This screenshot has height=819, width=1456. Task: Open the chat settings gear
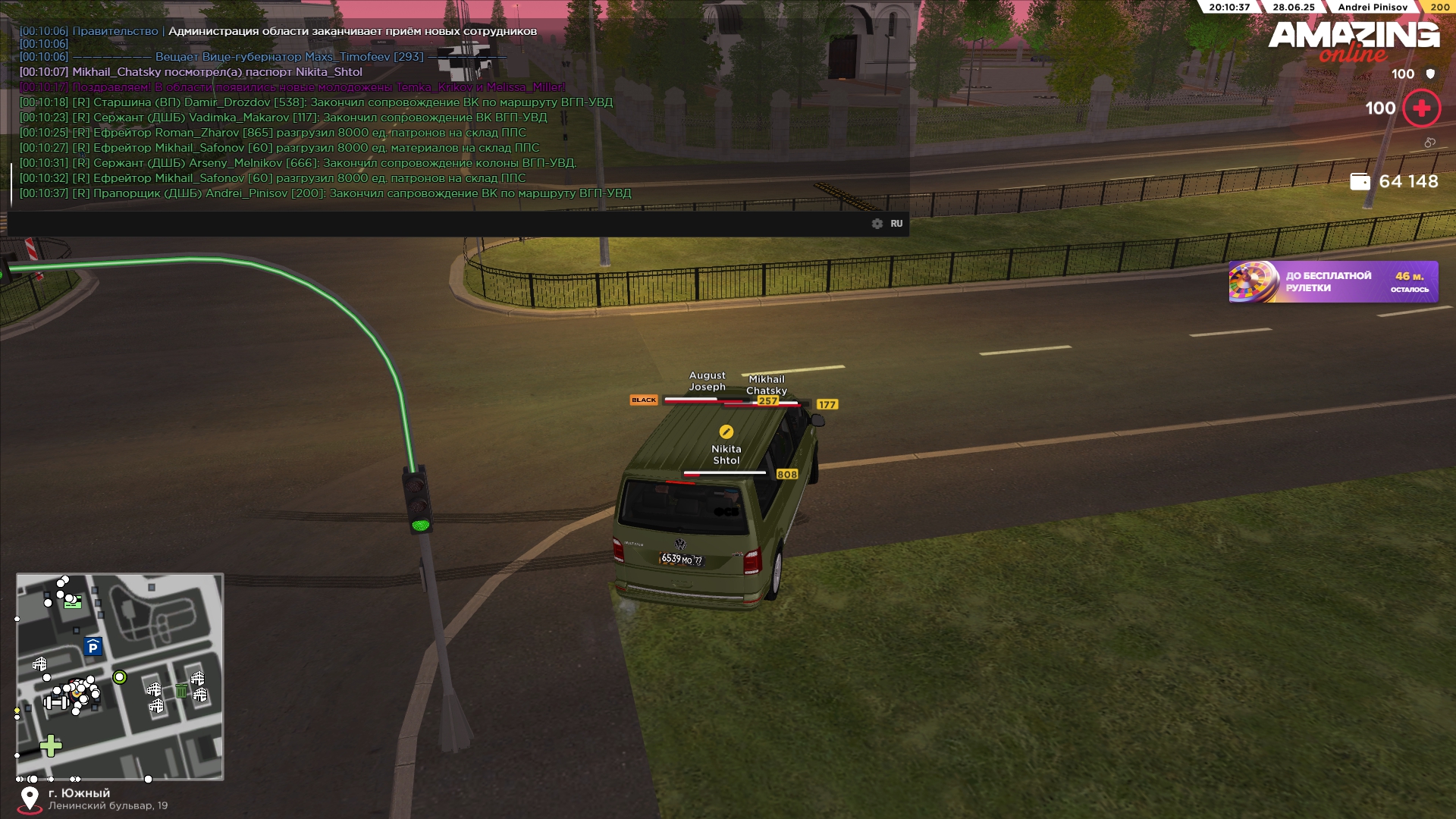point(877,224)
